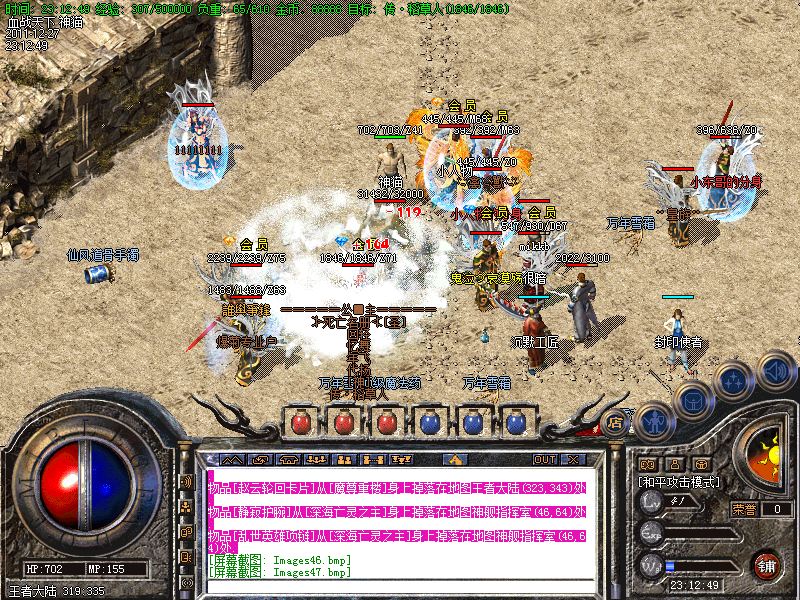The image size is (800, 600).
Task: Close the chat panel with X
Action: coord(573,460)
